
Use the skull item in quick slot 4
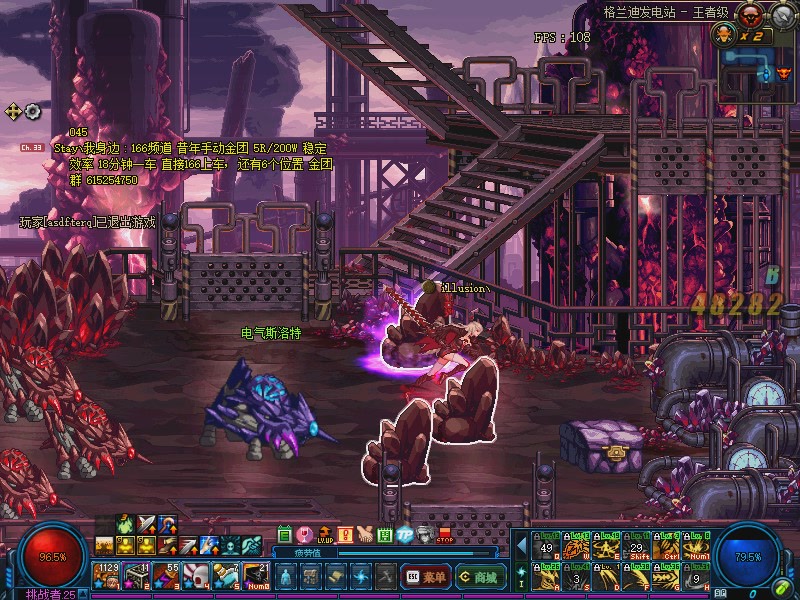coord(196,575)
